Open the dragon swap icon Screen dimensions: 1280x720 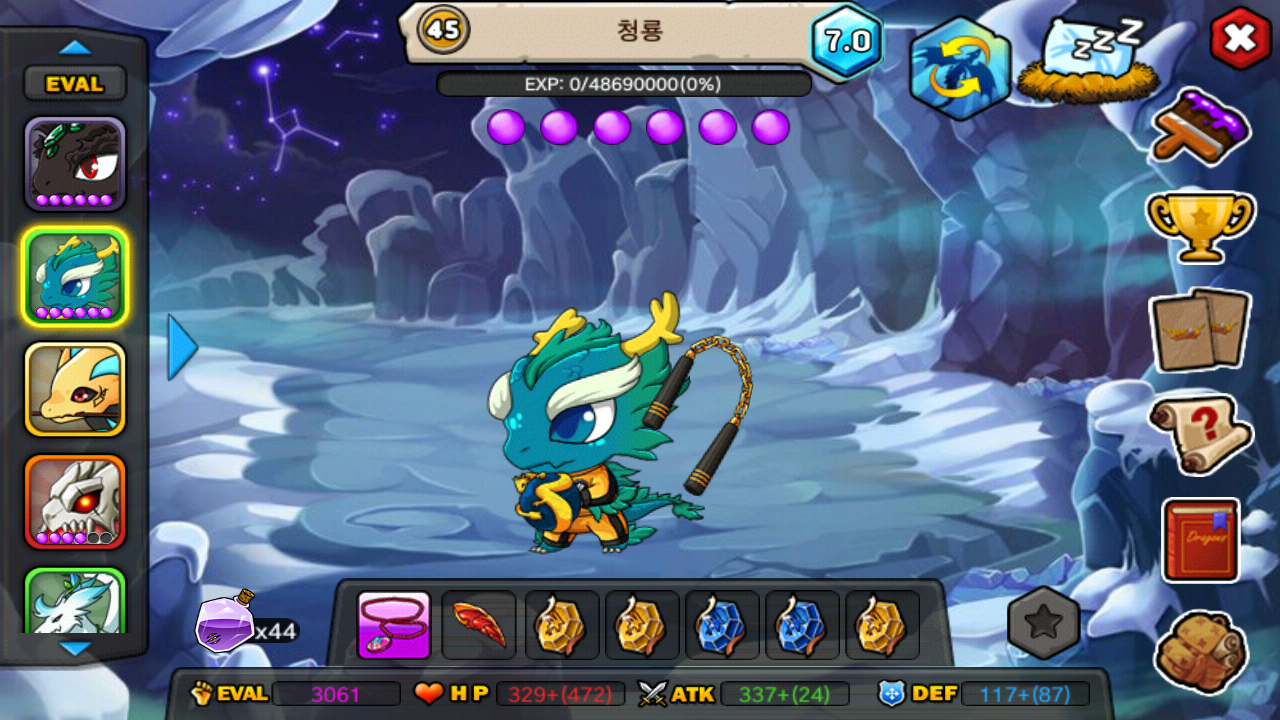[x=959, y=67]
